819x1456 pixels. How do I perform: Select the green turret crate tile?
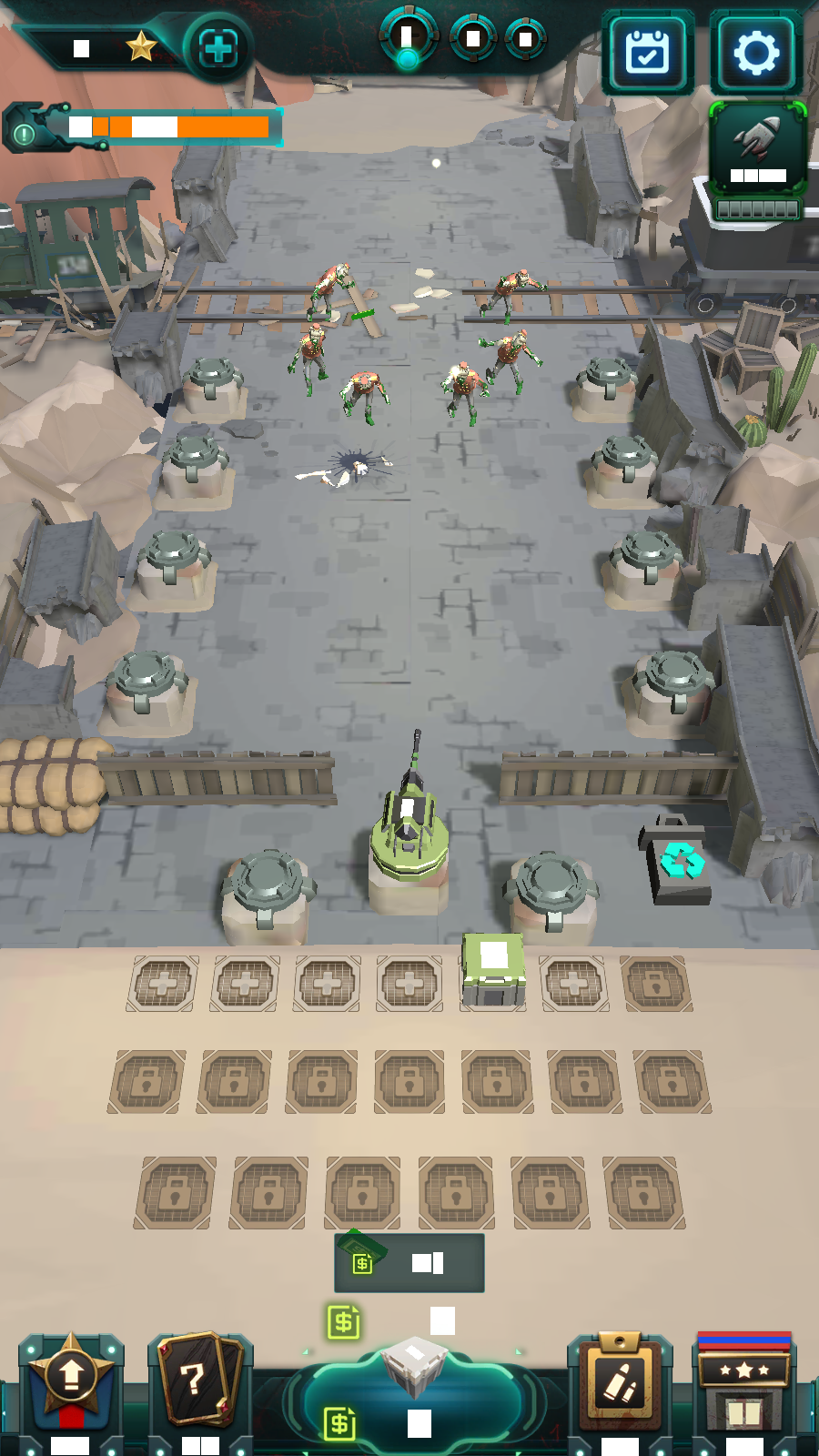click(492, 972)
